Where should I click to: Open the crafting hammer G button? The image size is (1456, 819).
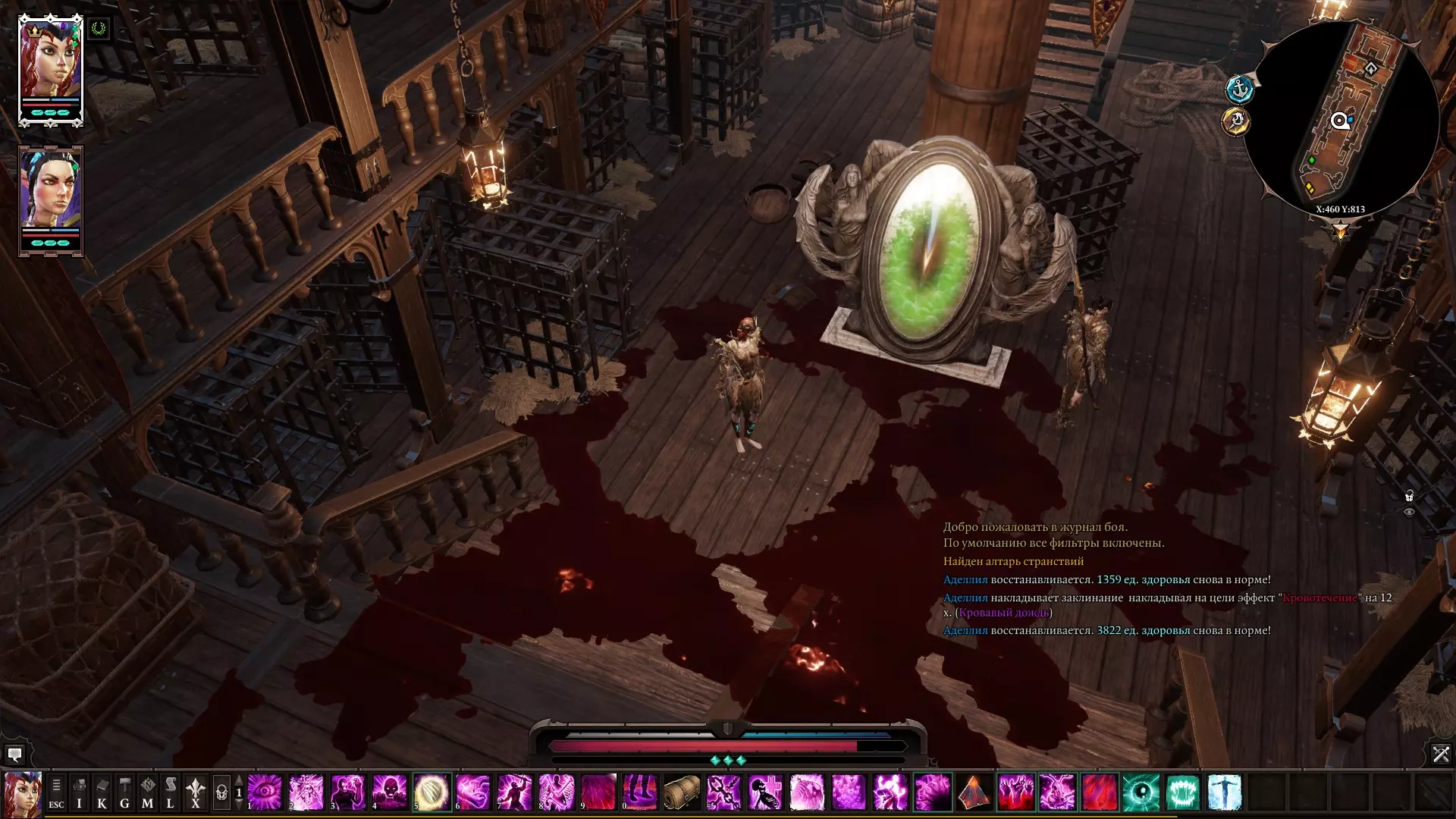click(124, 793)
